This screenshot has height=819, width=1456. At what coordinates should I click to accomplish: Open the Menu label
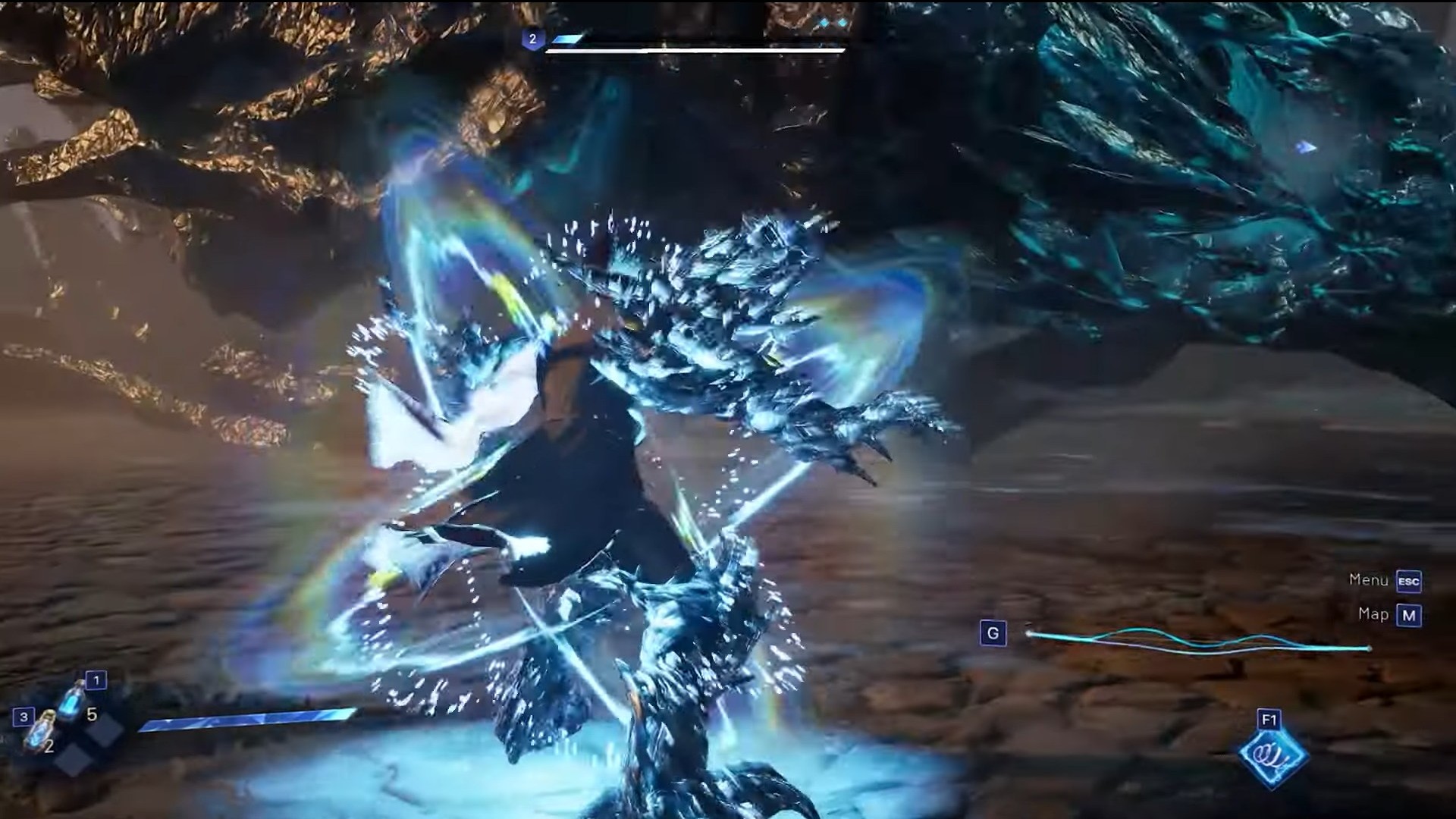[x=1369, y=580]
